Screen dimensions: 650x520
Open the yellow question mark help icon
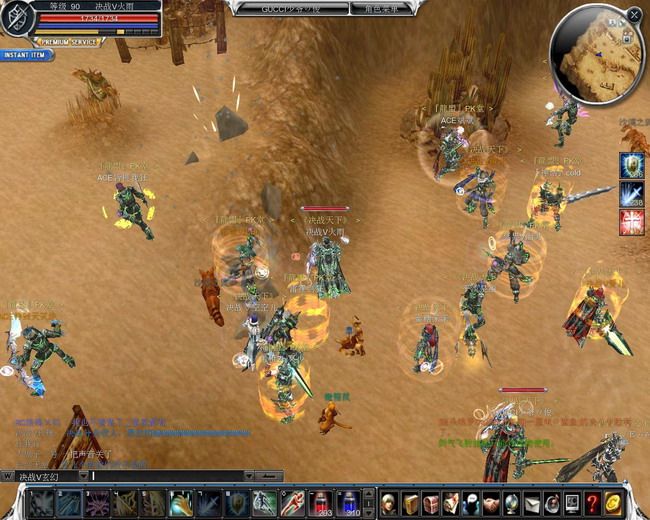click(x=592, y=502)
